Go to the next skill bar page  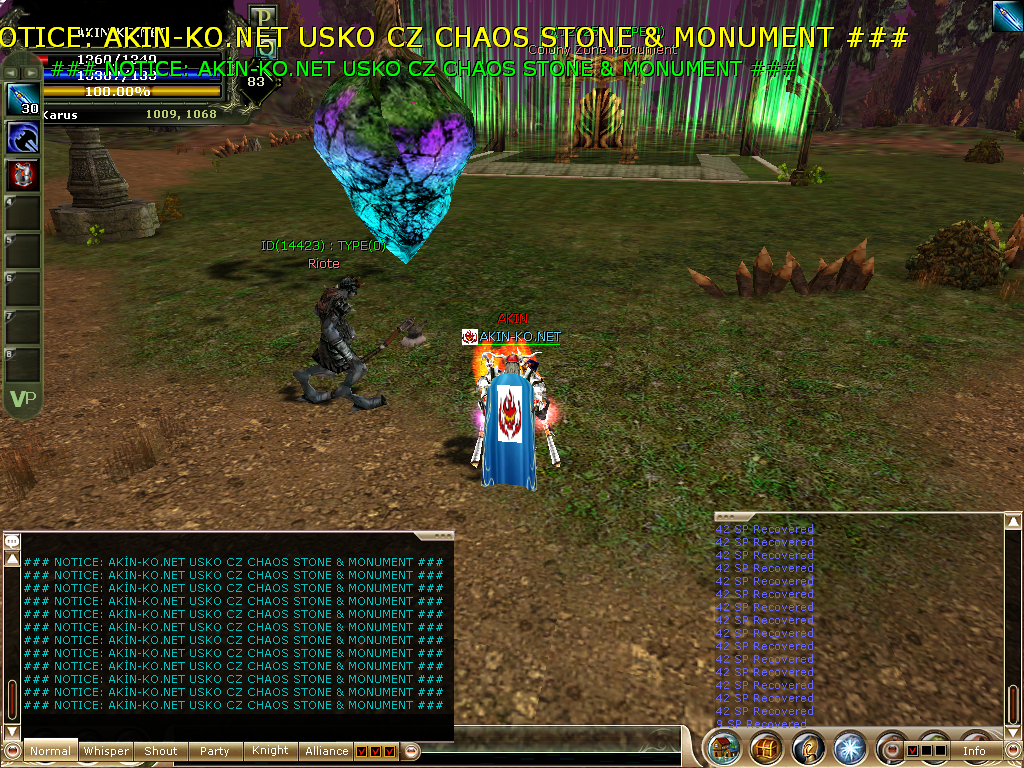point(33,72)
